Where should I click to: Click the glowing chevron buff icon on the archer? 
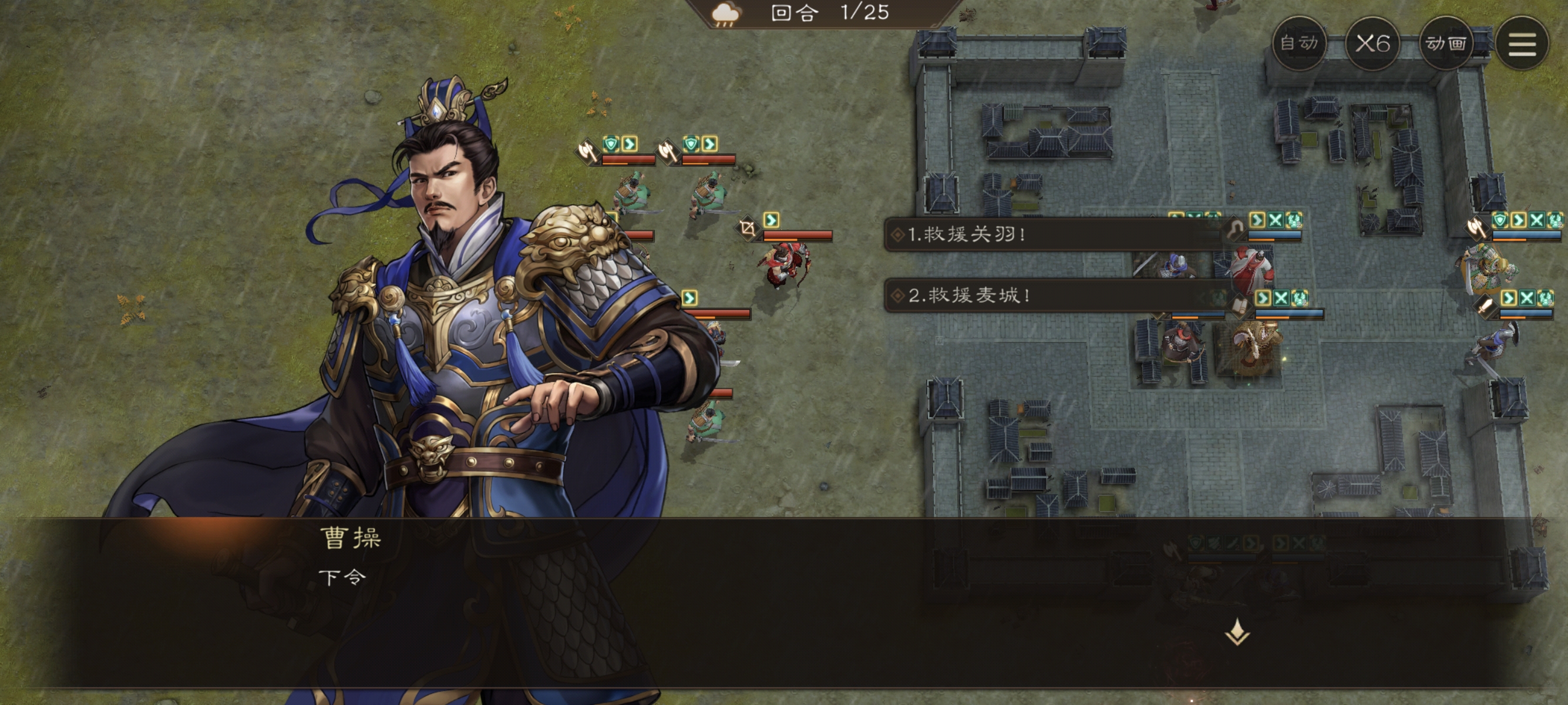(771, 221)
